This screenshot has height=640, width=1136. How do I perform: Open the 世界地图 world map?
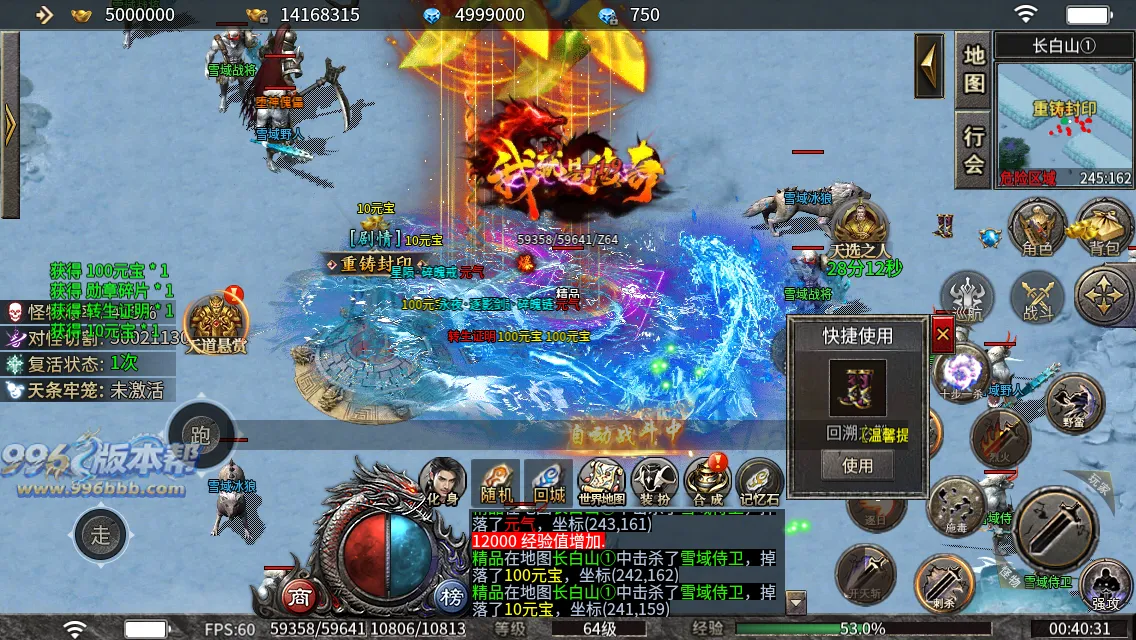tap(602, 483)
